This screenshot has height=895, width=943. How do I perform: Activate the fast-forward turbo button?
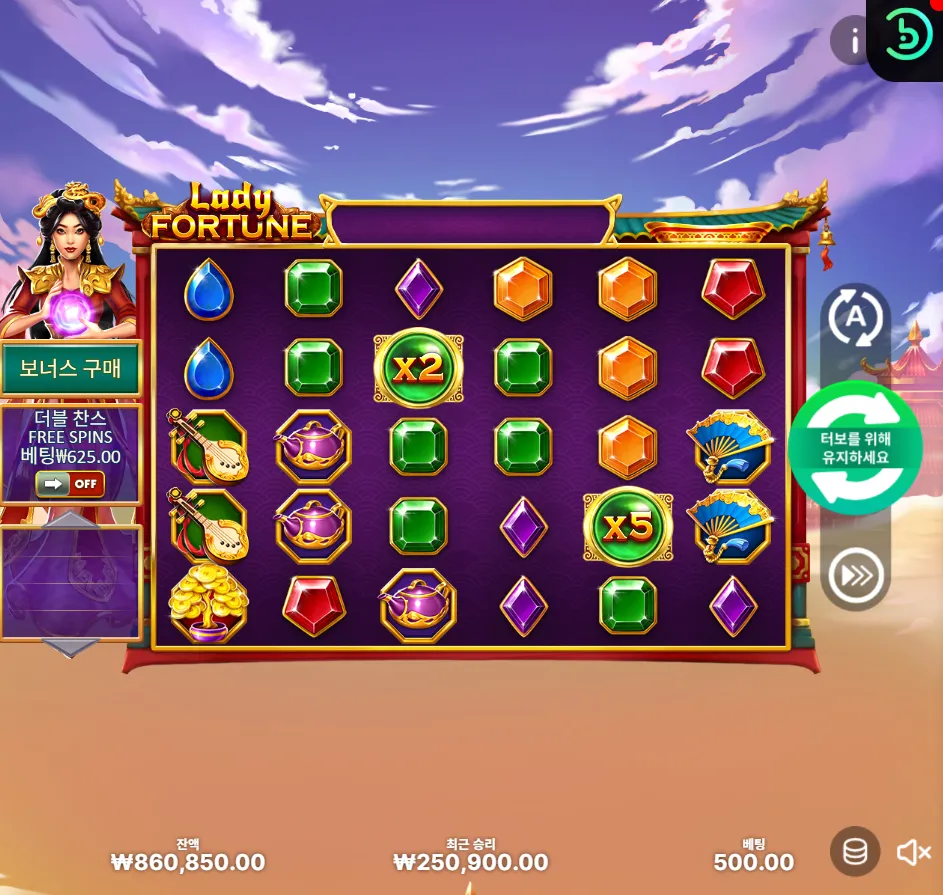855,575
